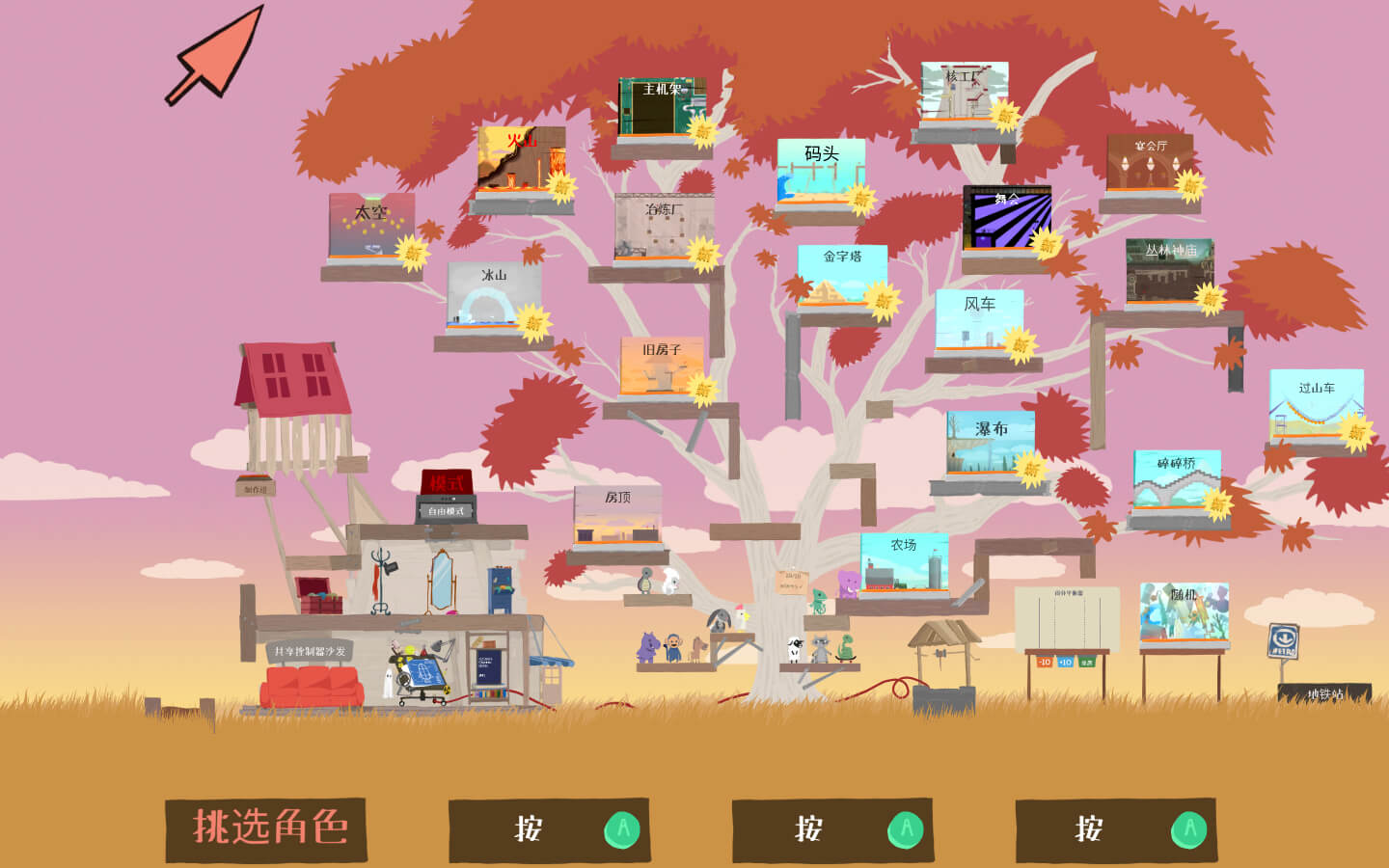Viewport: 1389px width, 868px height.
Task: Select the 核工厂 level thumbnail
Action: click(964, 93)
